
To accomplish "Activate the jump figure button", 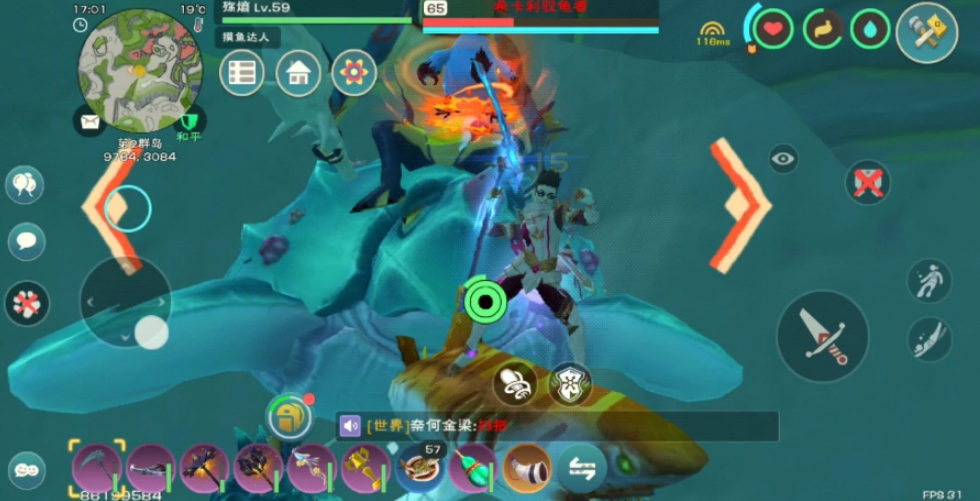I will 929,281.
